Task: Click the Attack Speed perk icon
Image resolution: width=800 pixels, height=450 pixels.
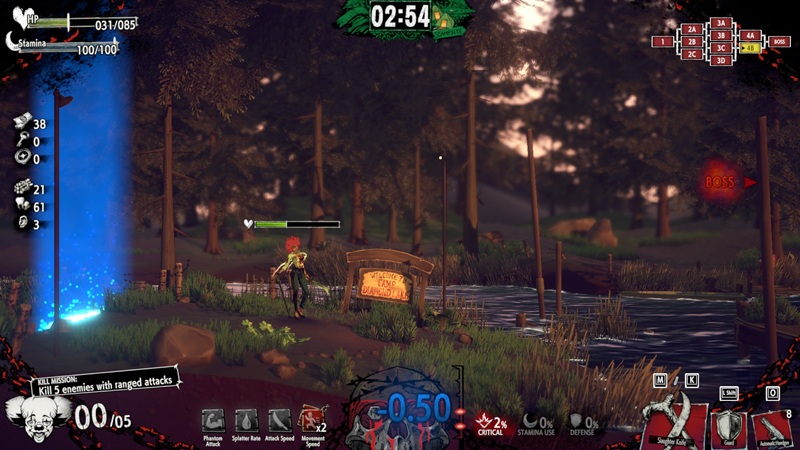Action: (279, 420)
